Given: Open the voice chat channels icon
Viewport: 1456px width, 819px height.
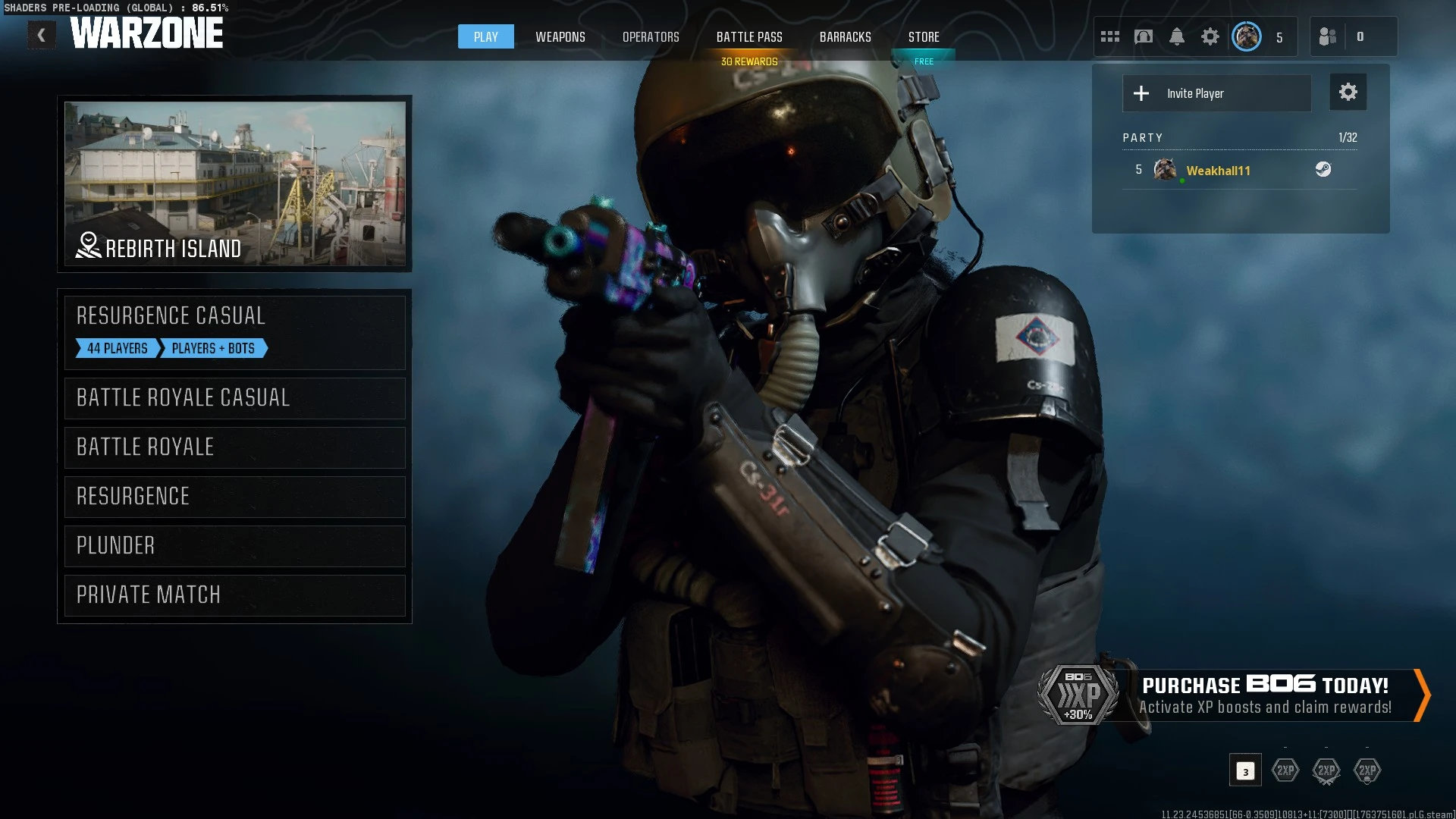Looking at the screenshot, I should (1144, 36).
